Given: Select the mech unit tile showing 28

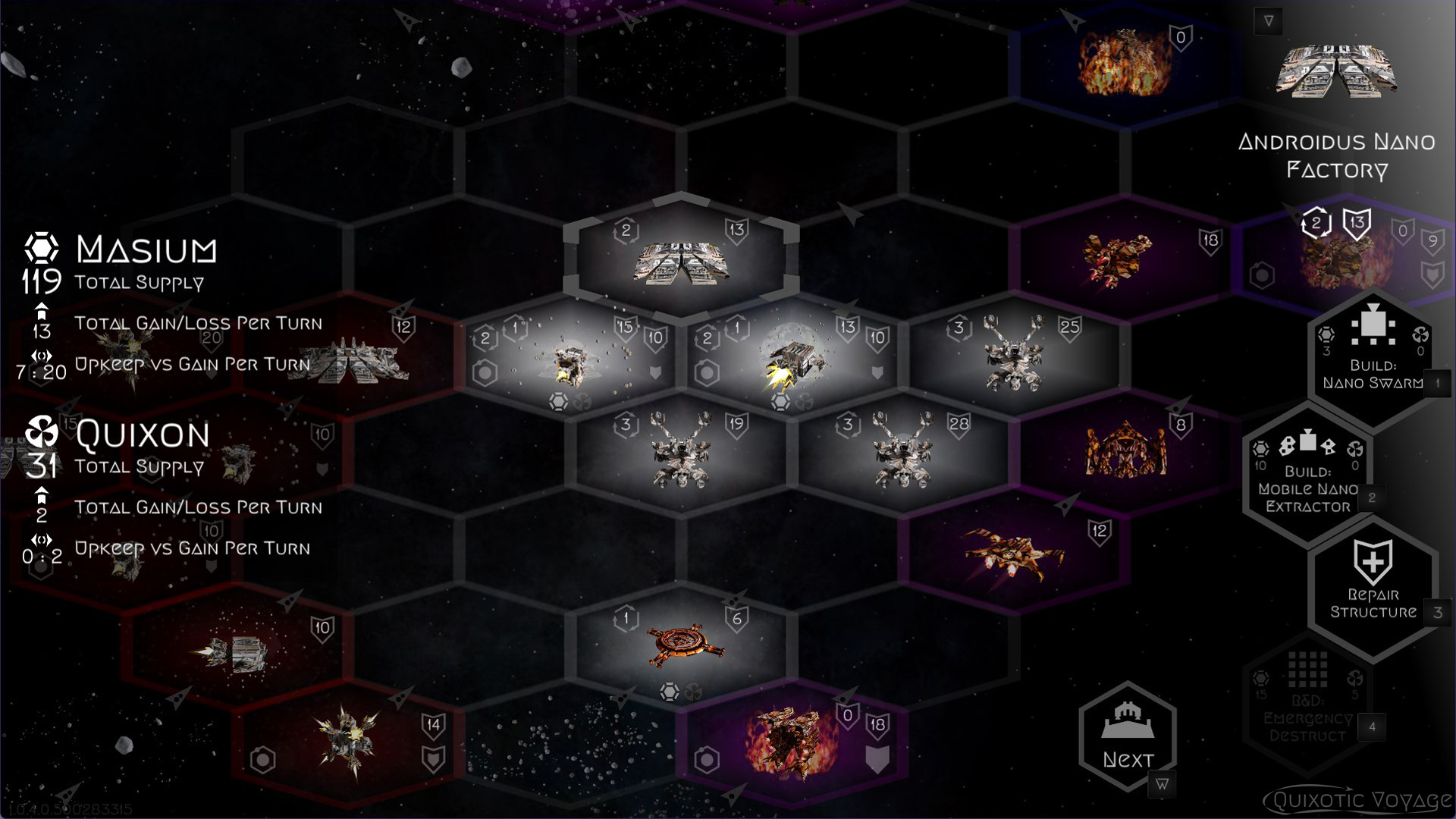Looking at the screenshot, I should tap(902, 452).
